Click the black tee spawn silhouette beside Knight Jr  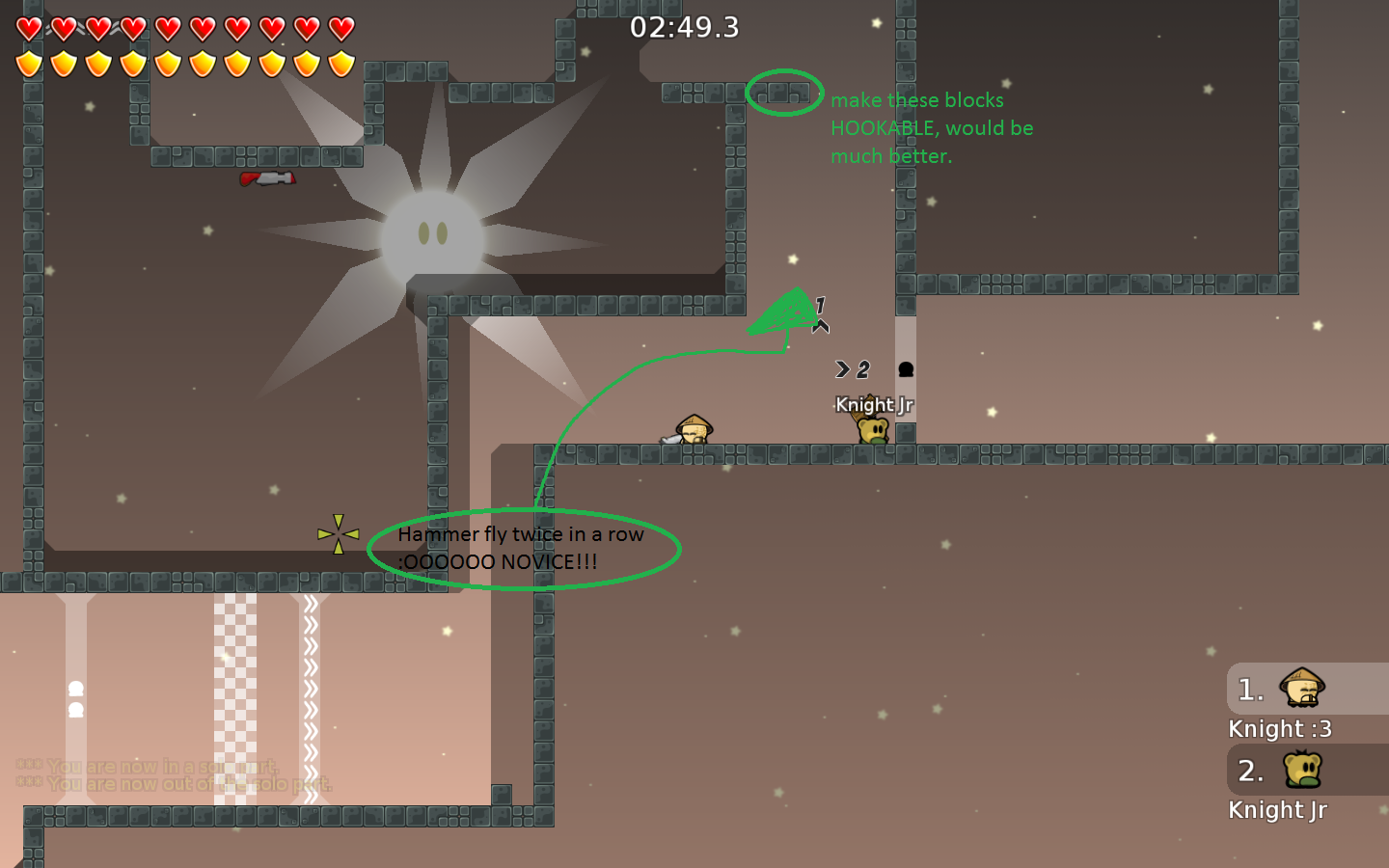click(x=904, y=369)
